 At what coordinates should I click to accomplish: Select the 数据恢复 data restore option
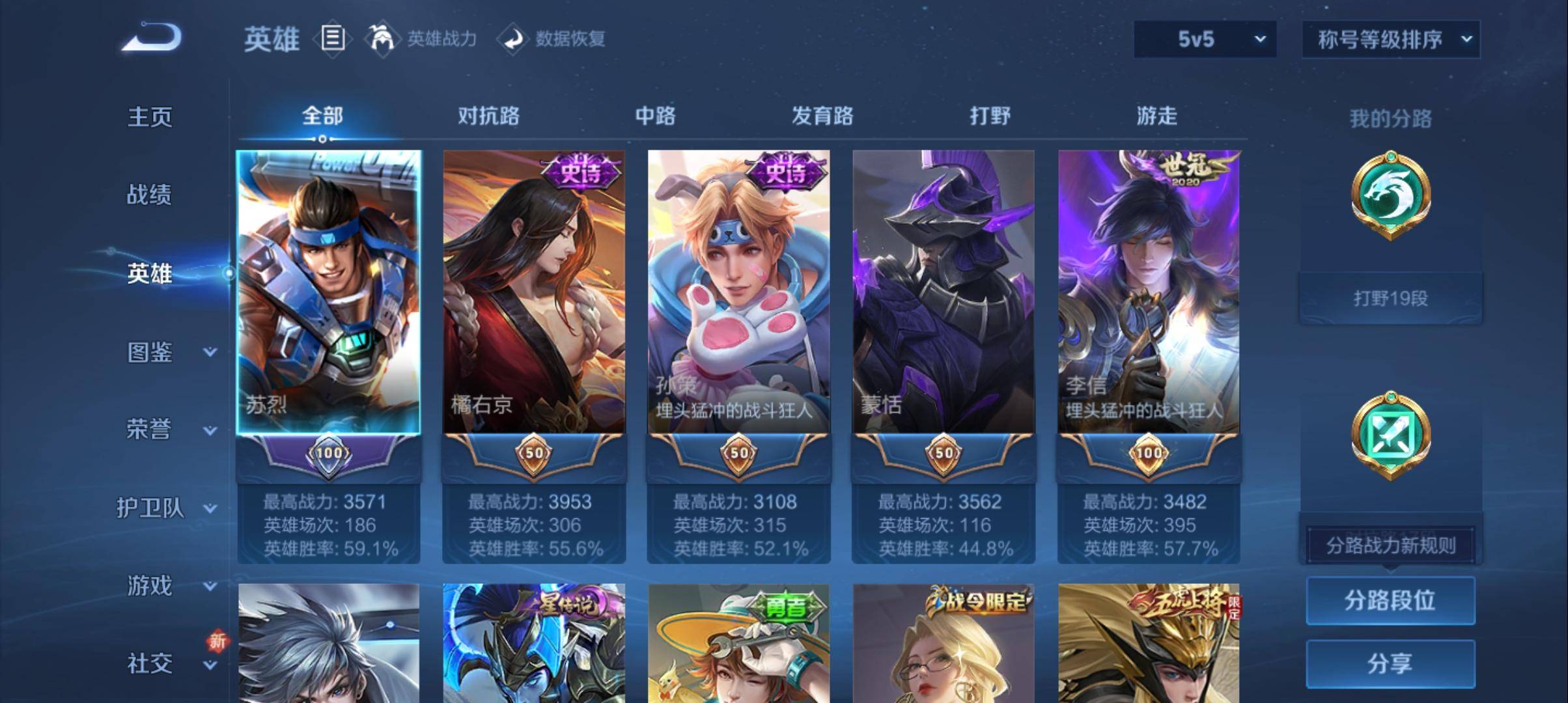tap(552, 39)
